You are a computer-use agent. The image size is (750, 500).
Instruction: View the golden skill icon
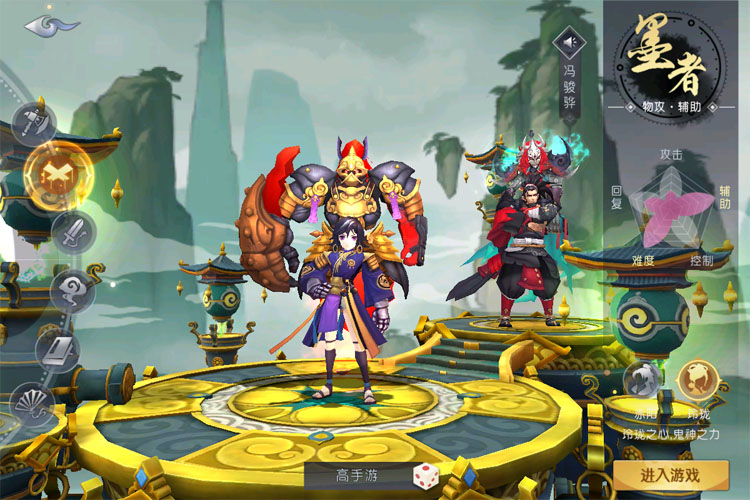[695, 379]
